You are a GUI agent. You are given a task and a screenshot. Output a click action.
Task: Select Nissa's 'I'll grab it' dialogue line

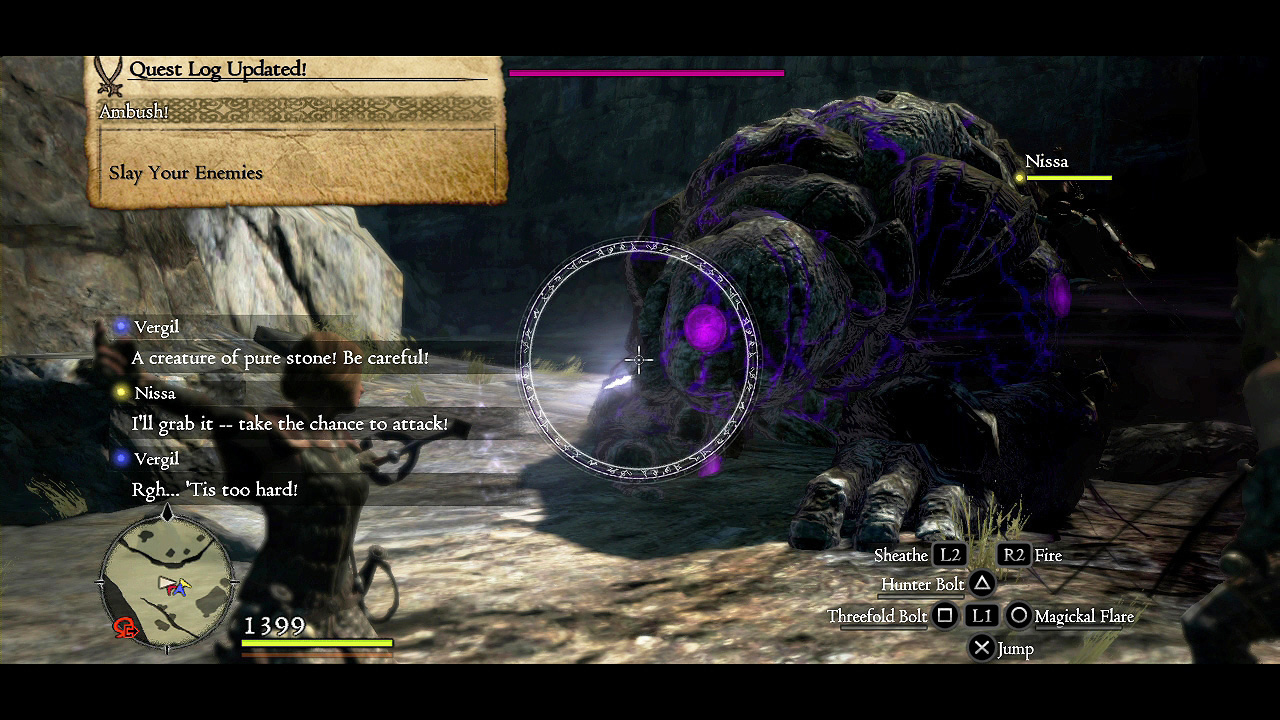289,424
